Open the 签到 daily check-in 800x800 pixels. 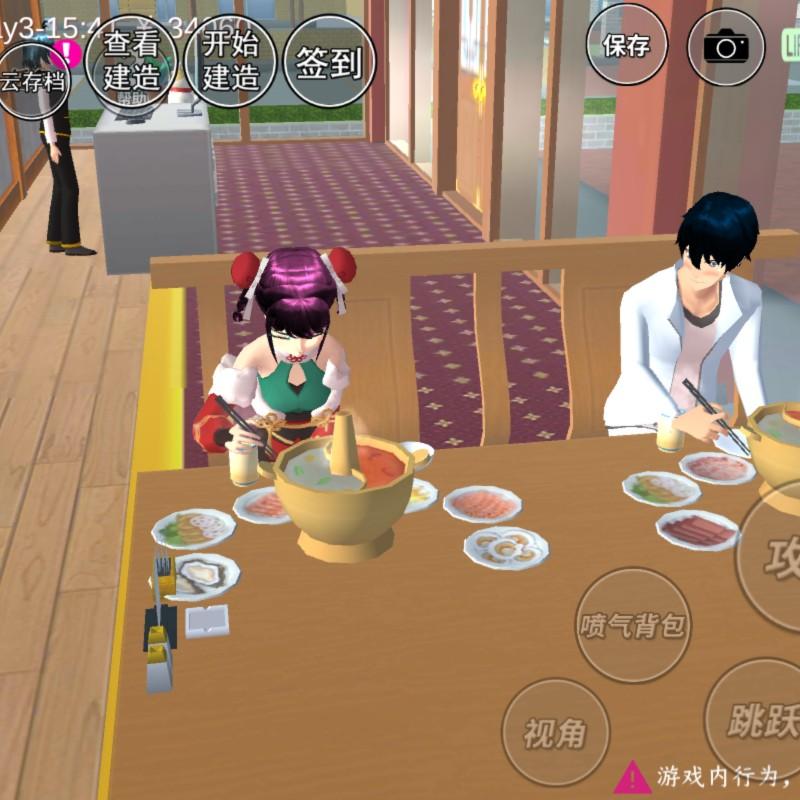point(329,62)
